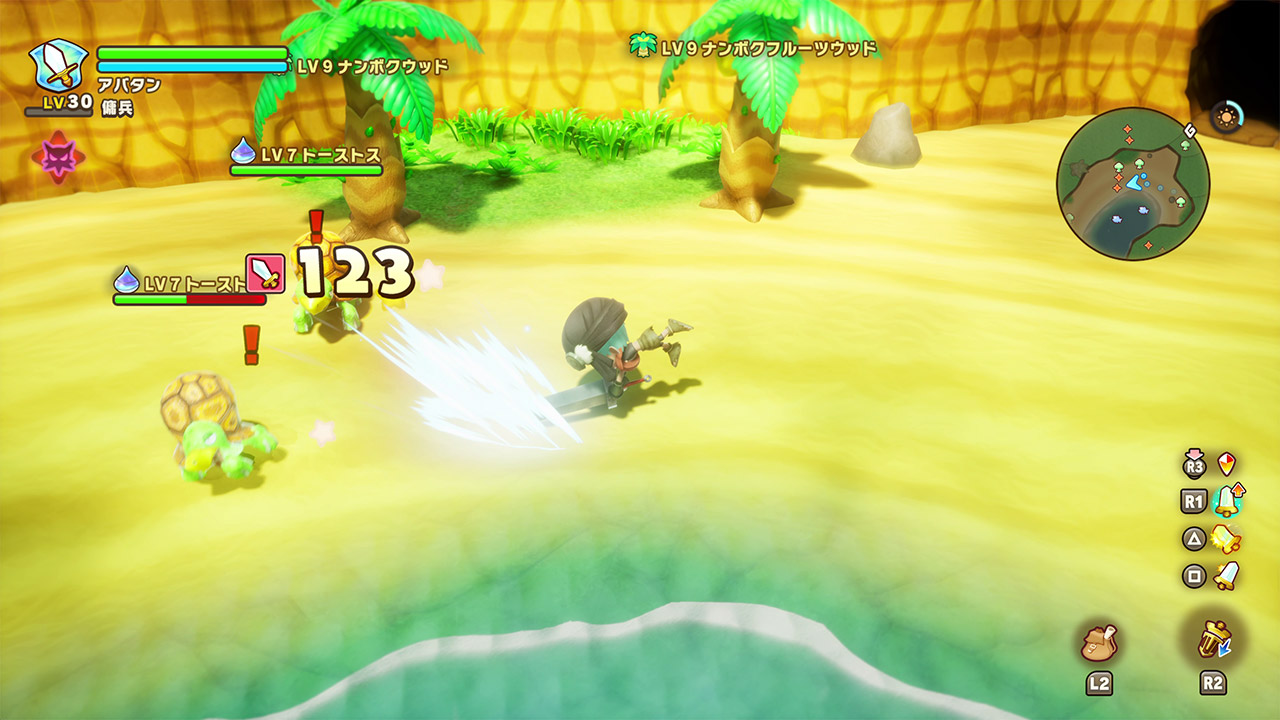
Task: Click the purple demon face status icon
Action: click(58, 157)
